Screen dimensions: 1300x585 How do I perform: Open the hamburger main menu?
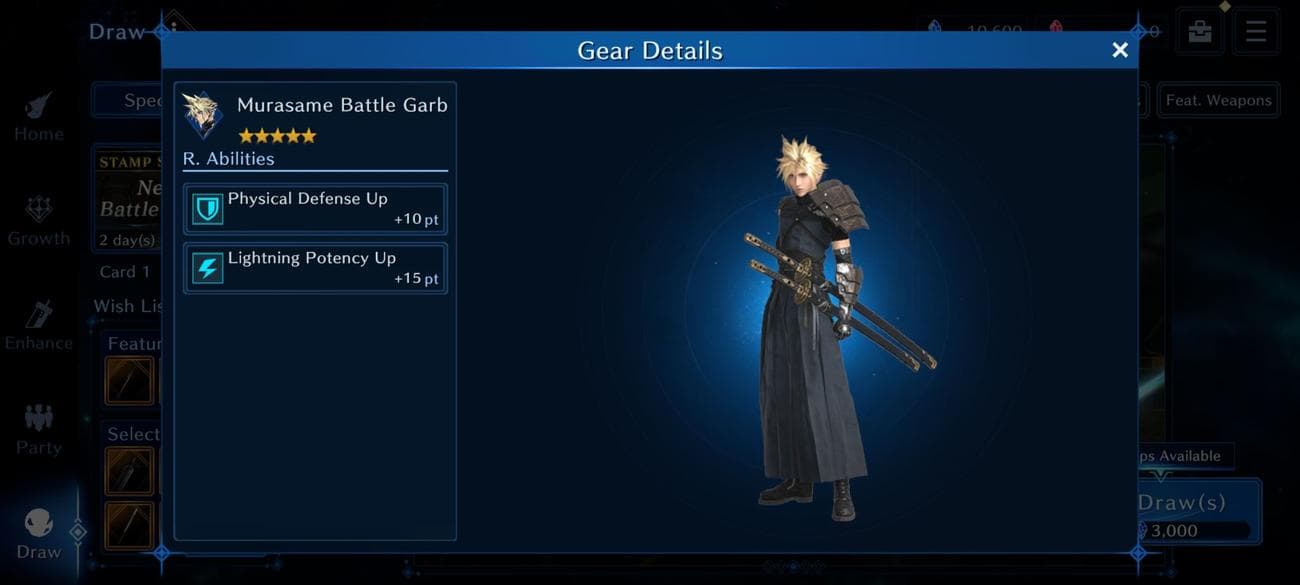(1255, 31)
